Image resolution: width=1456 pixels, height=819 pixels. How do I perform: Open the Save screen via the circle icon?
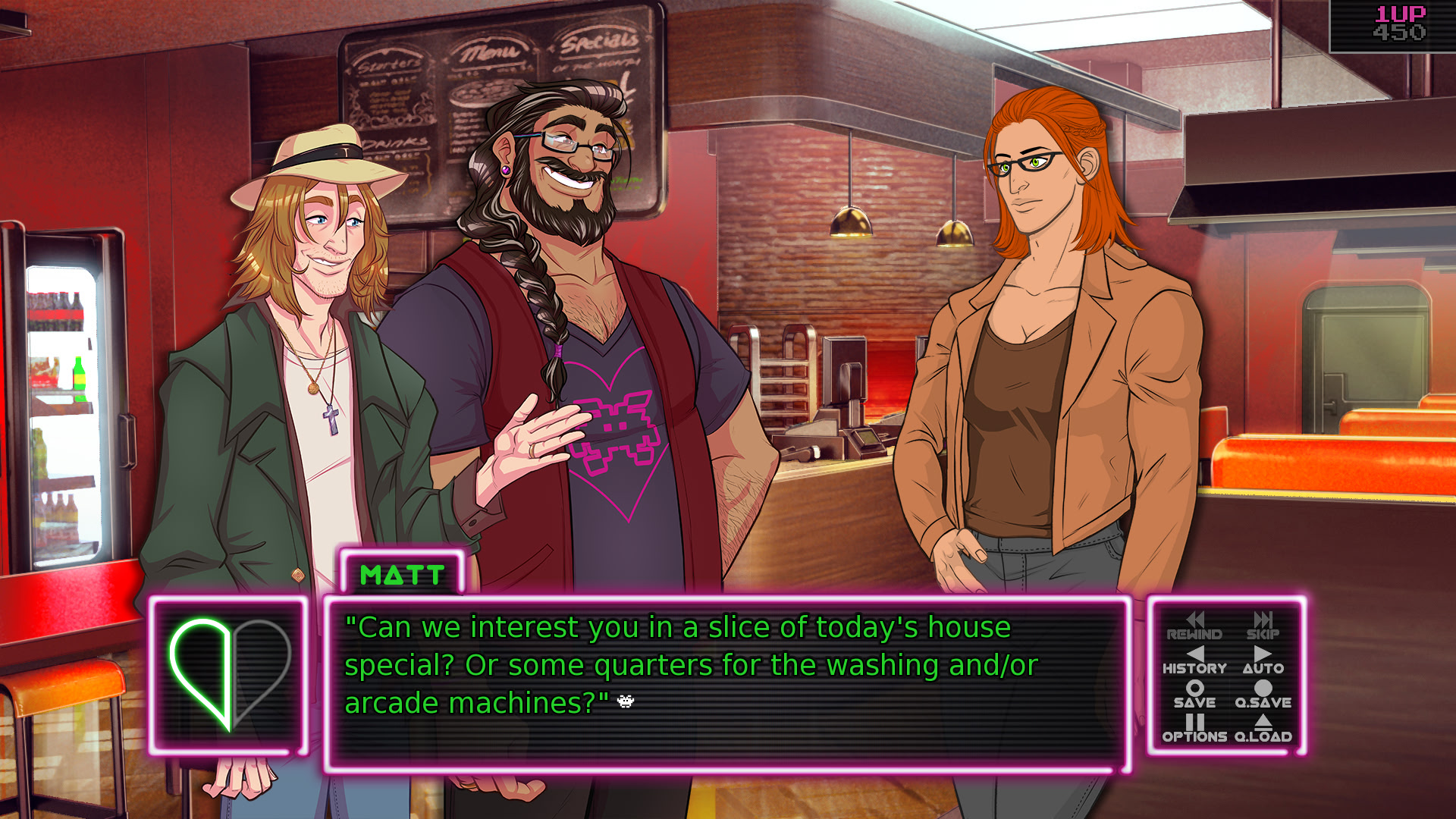coord(1195,695)
